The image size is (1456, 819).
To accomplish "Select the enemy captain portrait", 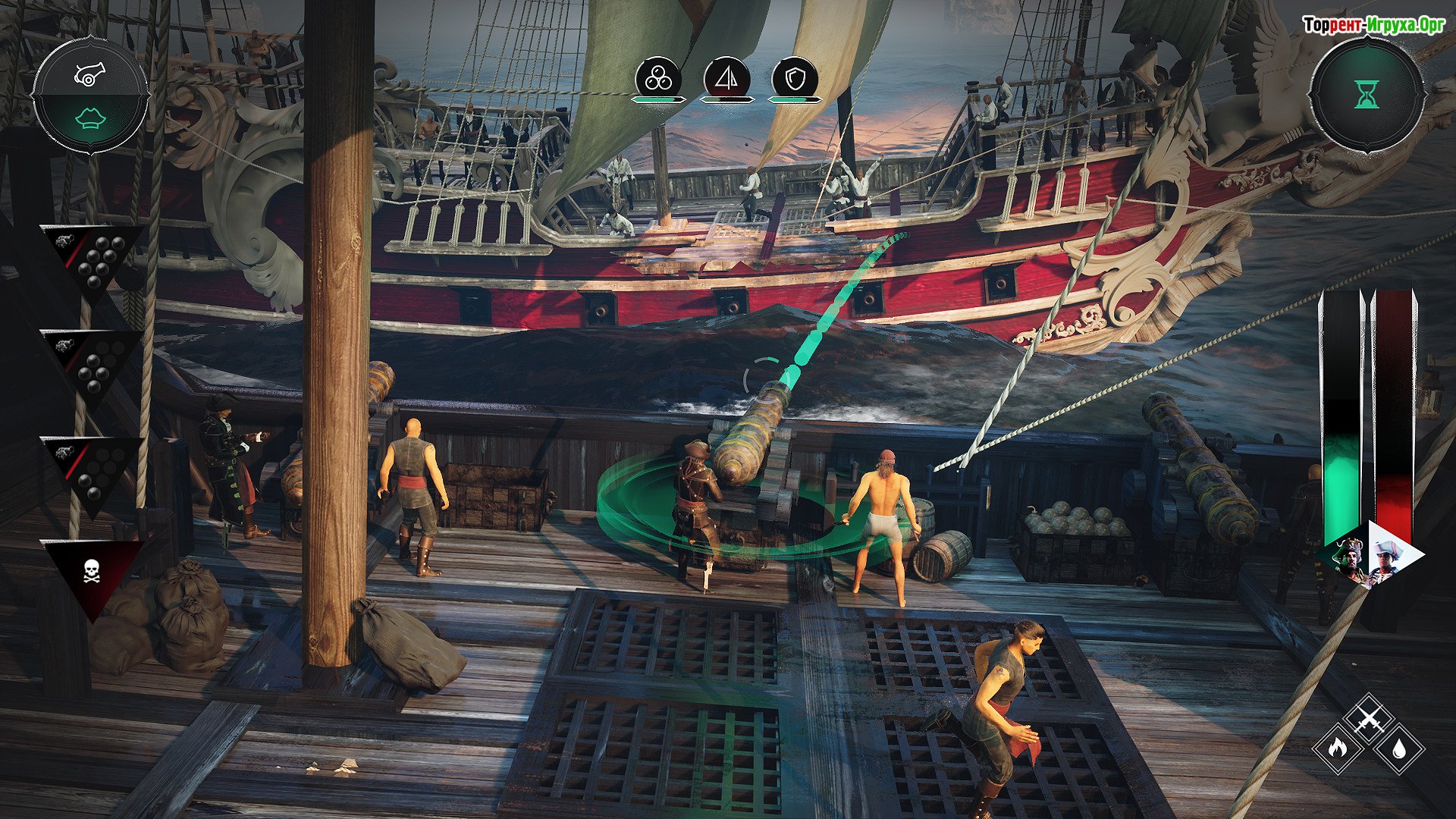I will pos(1389,560).
